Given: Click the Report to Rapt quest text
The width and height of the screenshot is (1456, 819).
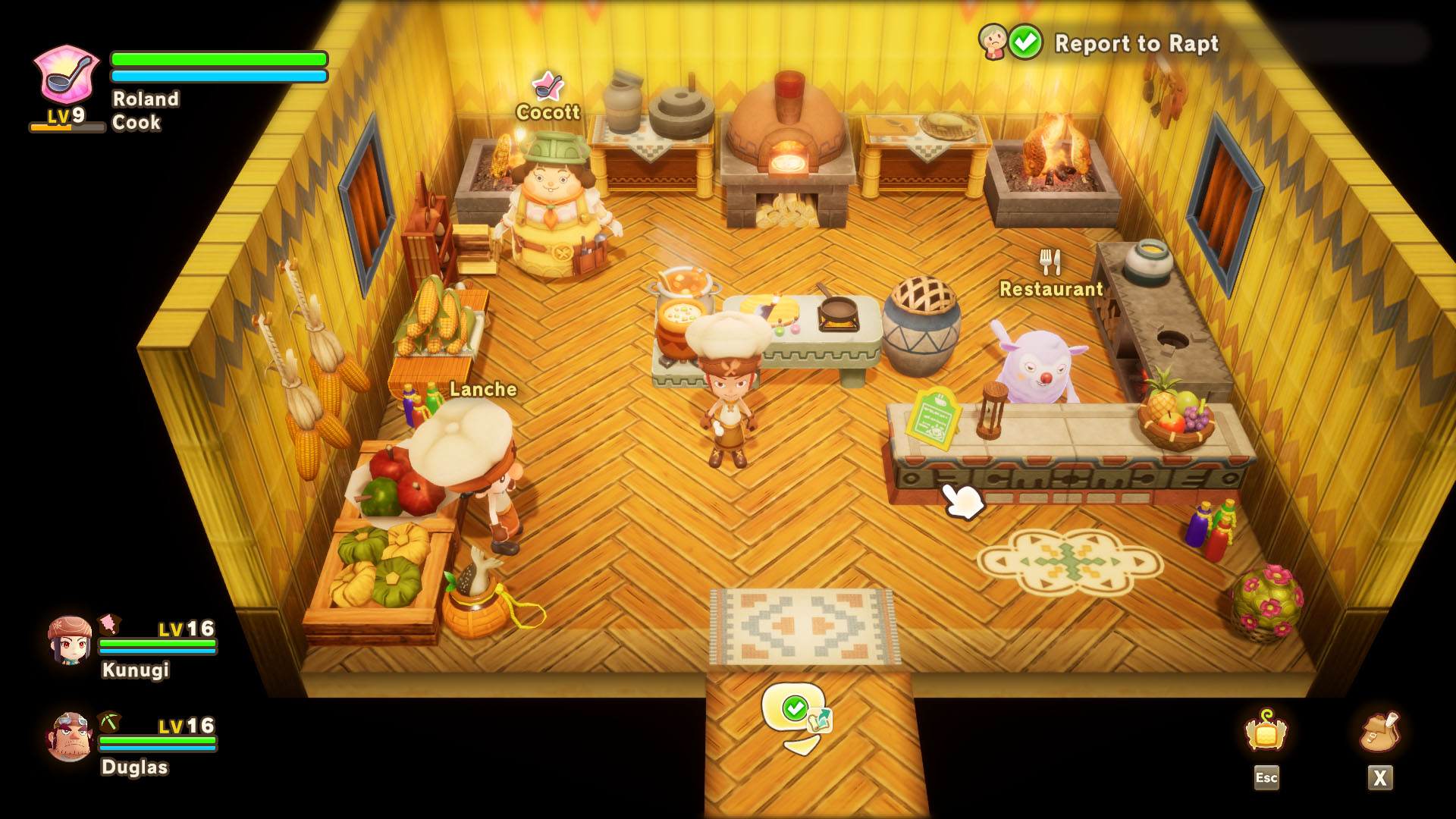Looking at the screenshot, I should pos(1137,45).
